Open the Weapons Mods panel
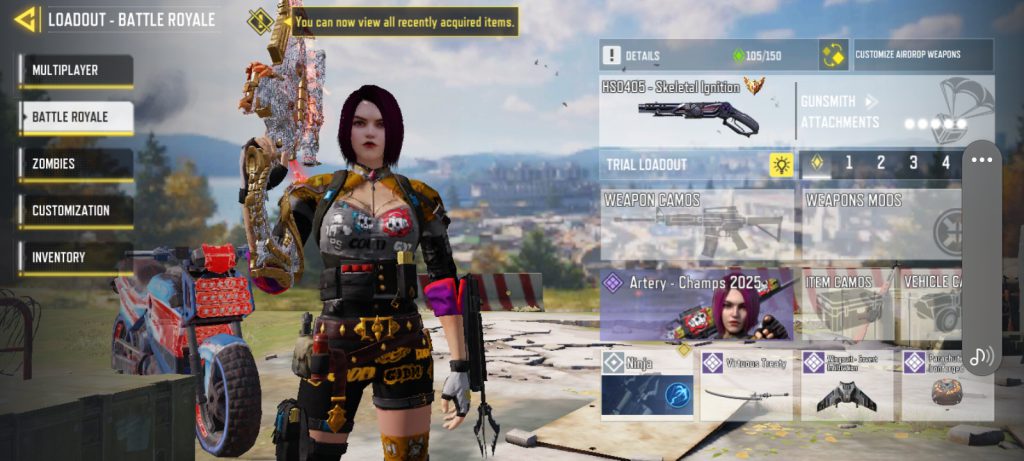 point(880,225)
